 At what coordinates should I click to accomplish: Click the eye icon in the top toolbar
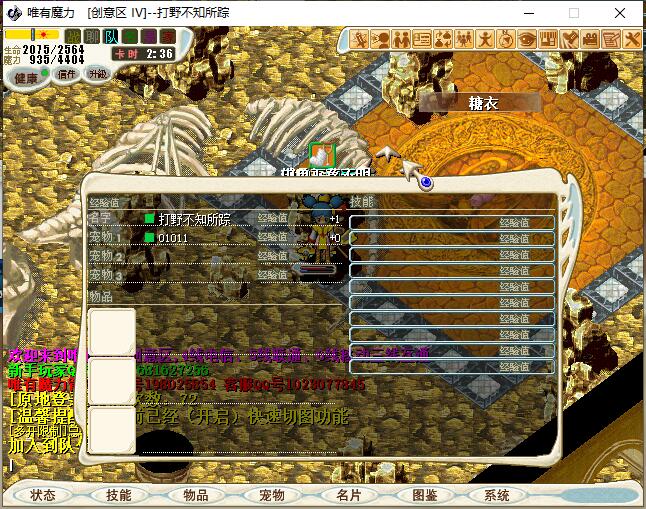(527, 39)
